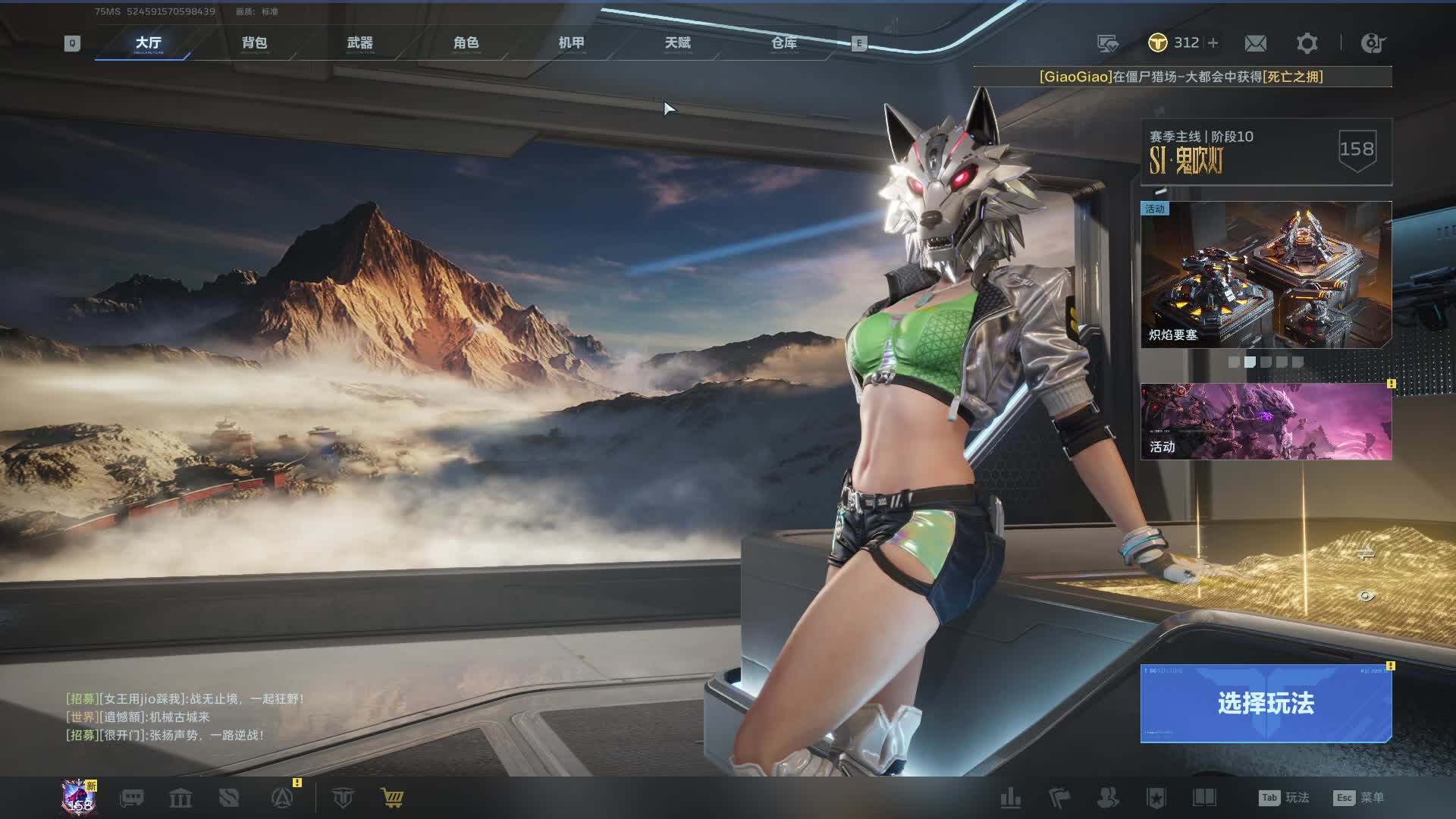Switch to the 仓库 warehouse tab
Viewport: 1456px width, 819px height.
[x=784, y=43]
